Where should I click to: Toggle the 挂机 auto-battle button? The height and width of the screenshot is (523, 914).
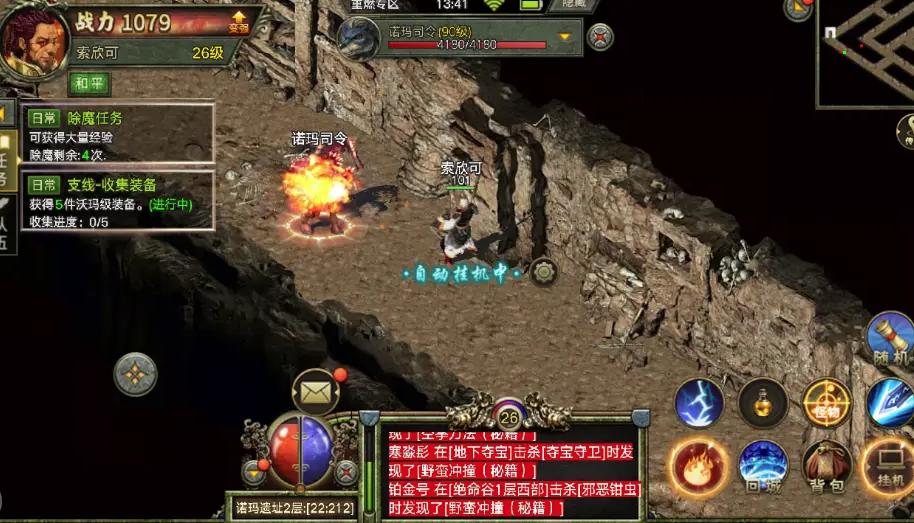(x=888, y=468)
